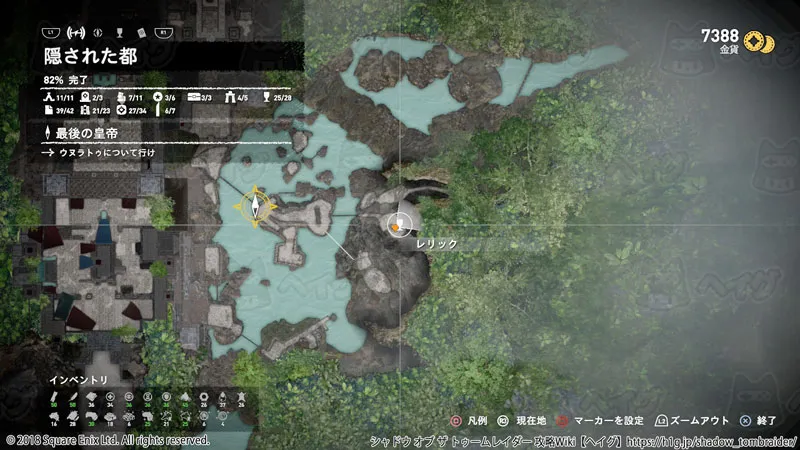The width and height of the screenshot is (800, 450).
Task: Select the レリック relic marker on the map
Action: pos(399,224)
